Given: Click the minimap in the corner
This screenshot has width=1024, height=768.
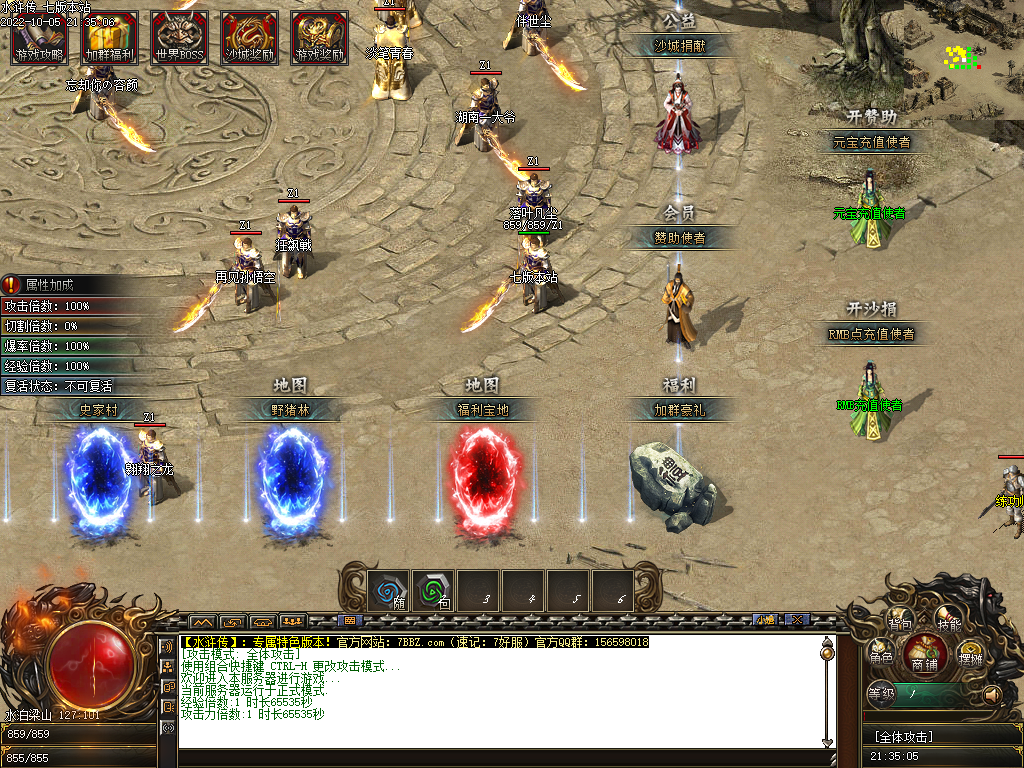Looking at the screenshot, I should (x=962, y=57).
